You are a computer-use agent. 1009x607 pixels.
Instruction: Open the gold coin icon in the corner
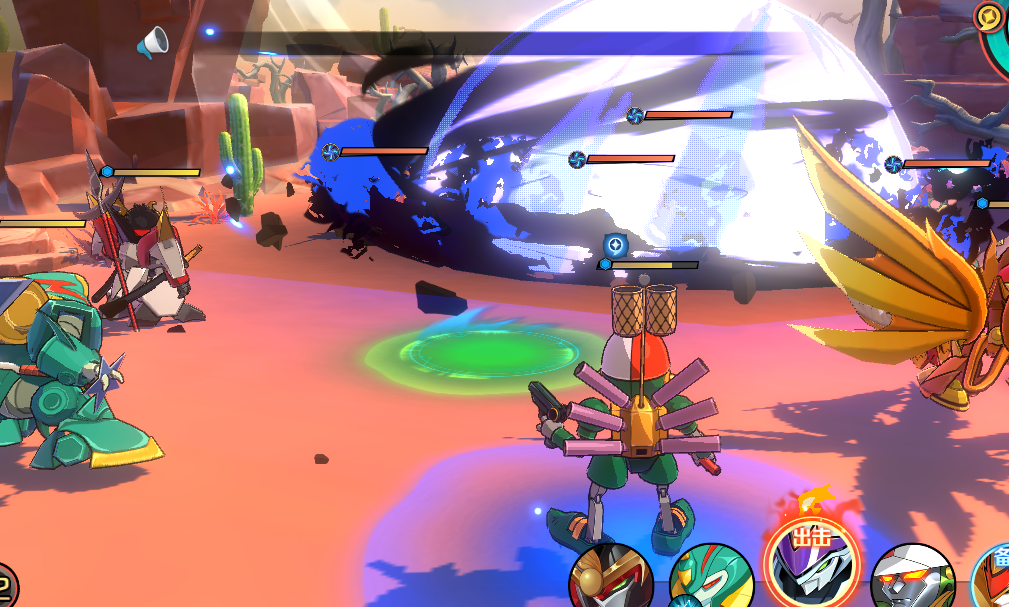988,17
